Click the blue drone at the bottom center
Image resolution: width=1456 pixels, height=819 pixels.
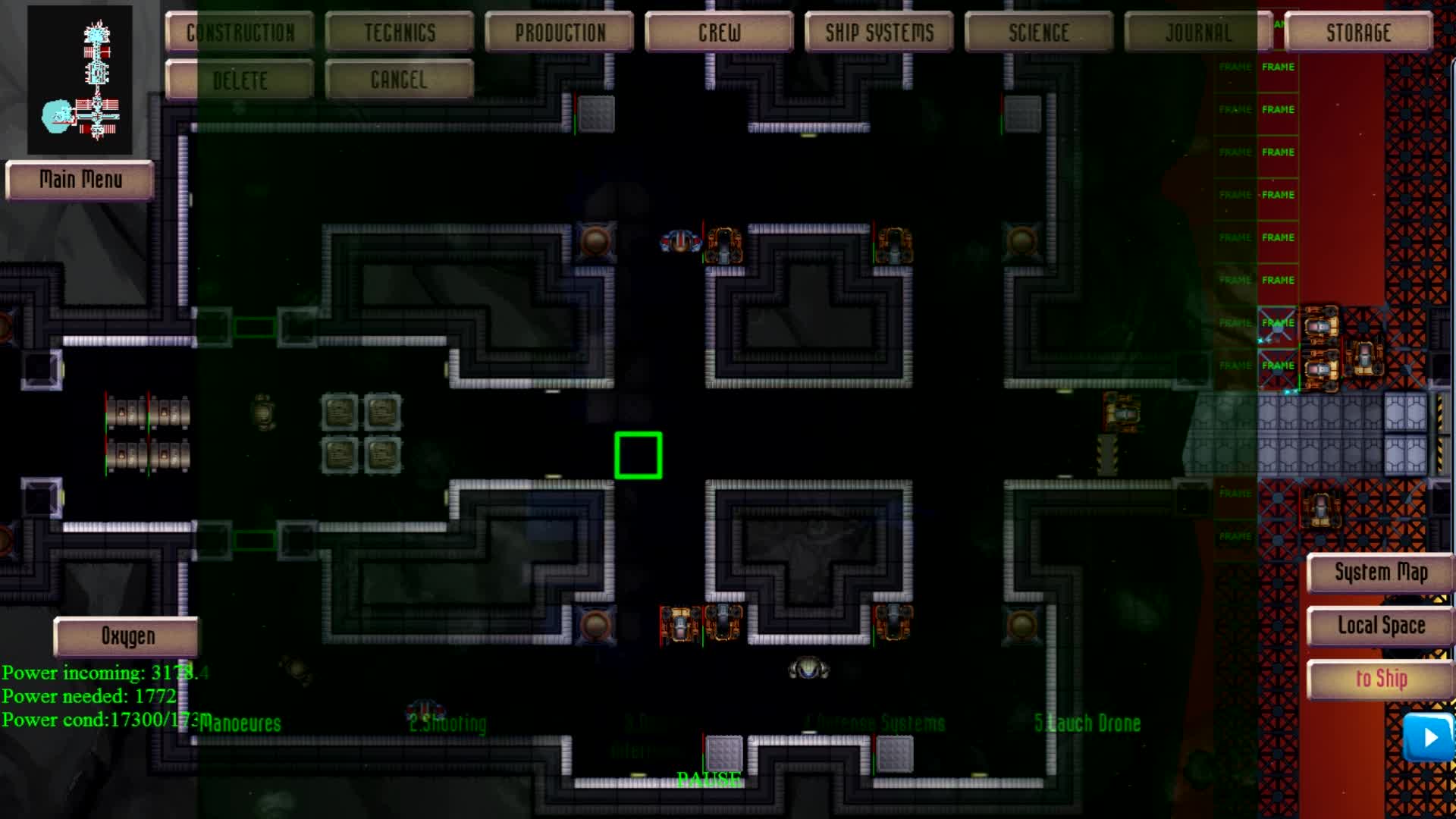(810, 669)
